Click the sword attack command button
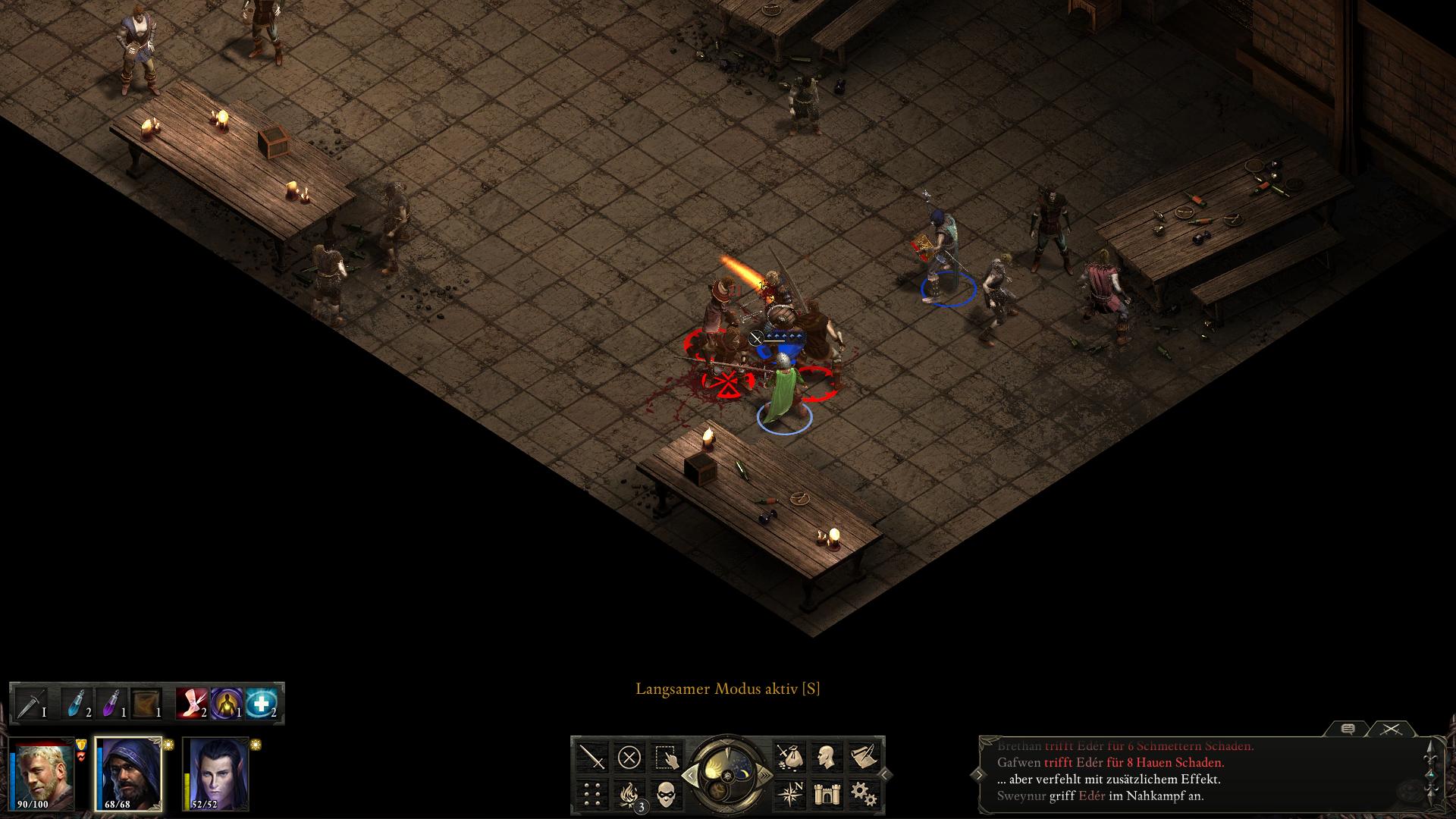The image size is (1456, 819). [592, 757]
